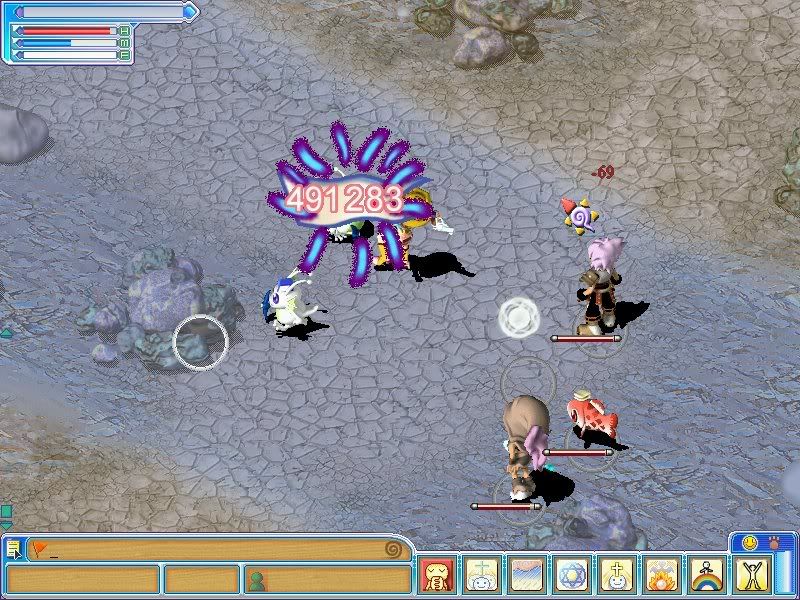Click the orange flag chat channel icon
The height and width of the screenshot is (600, 800).
[39, 548]
